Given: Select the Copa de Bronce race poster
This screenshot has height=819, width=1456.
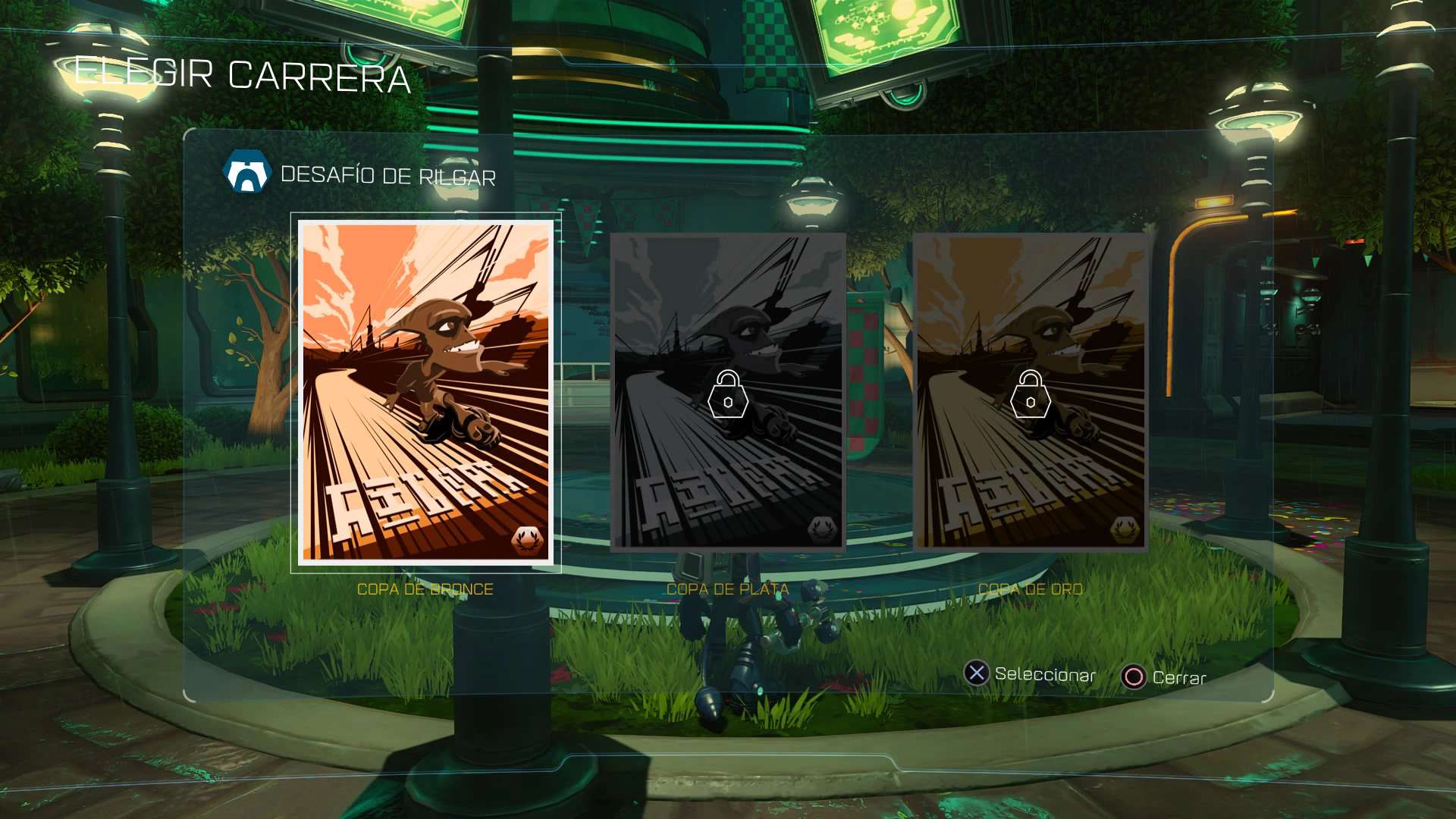Looking at the screenshot, I should (x=425, y=392).
